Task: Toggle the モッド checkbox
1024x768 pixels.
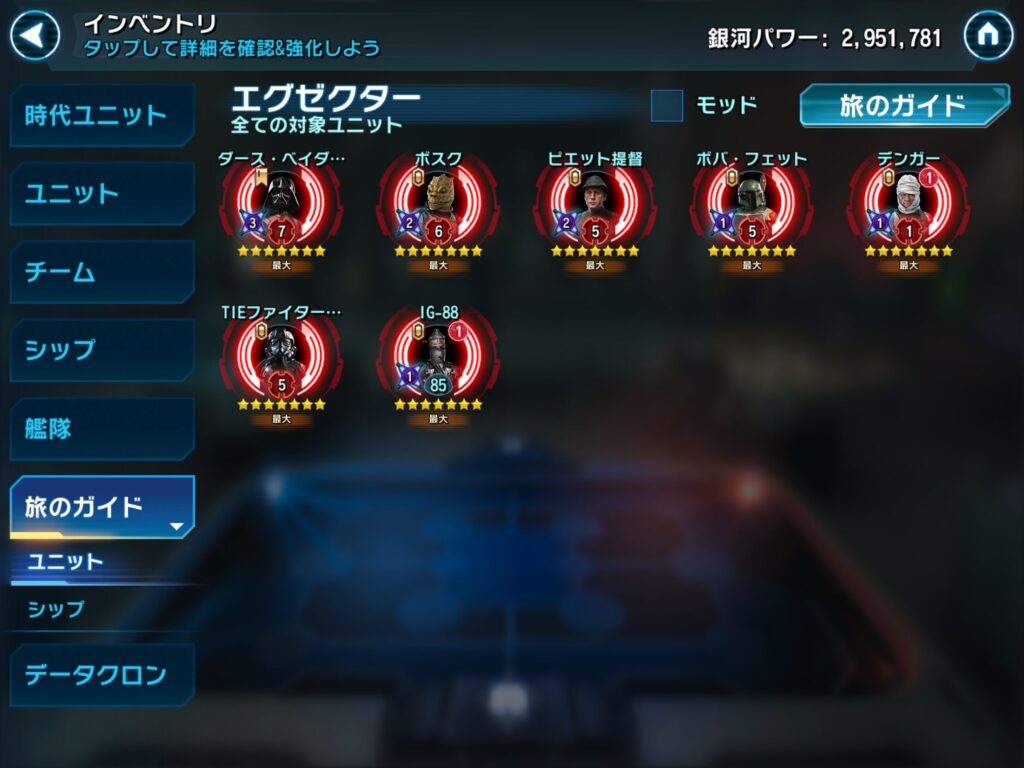Action: pos(667,105)
